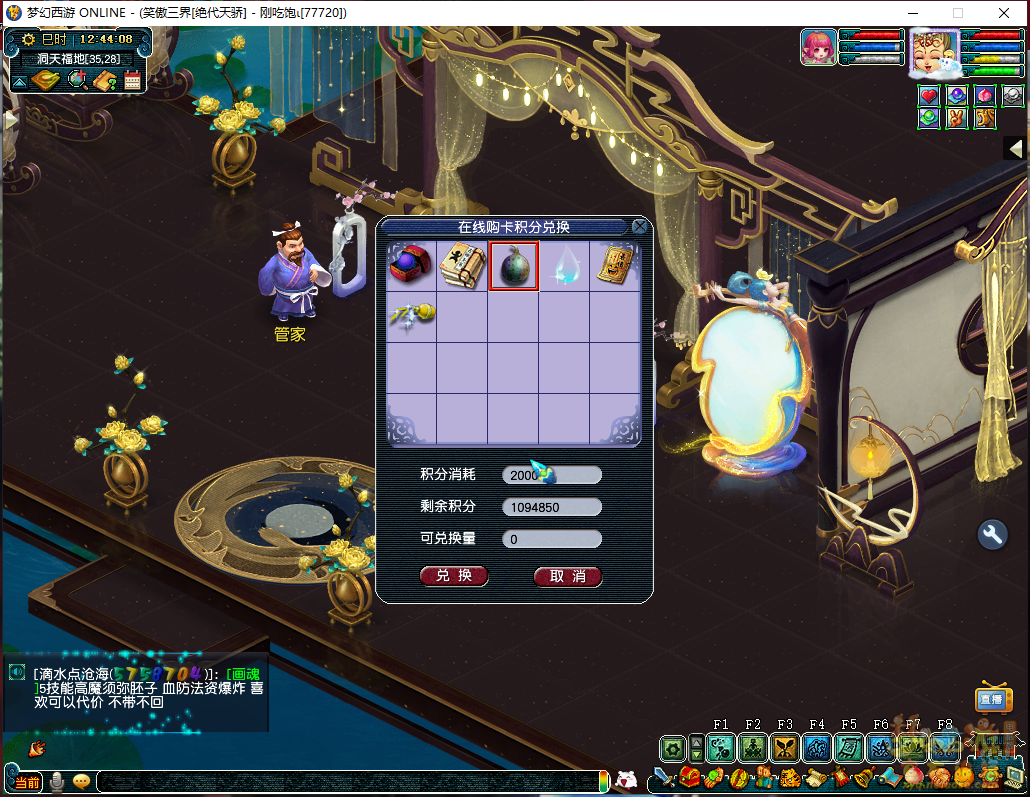Minimize the game window
1030x797 pixels.
[x=911, y=13]
